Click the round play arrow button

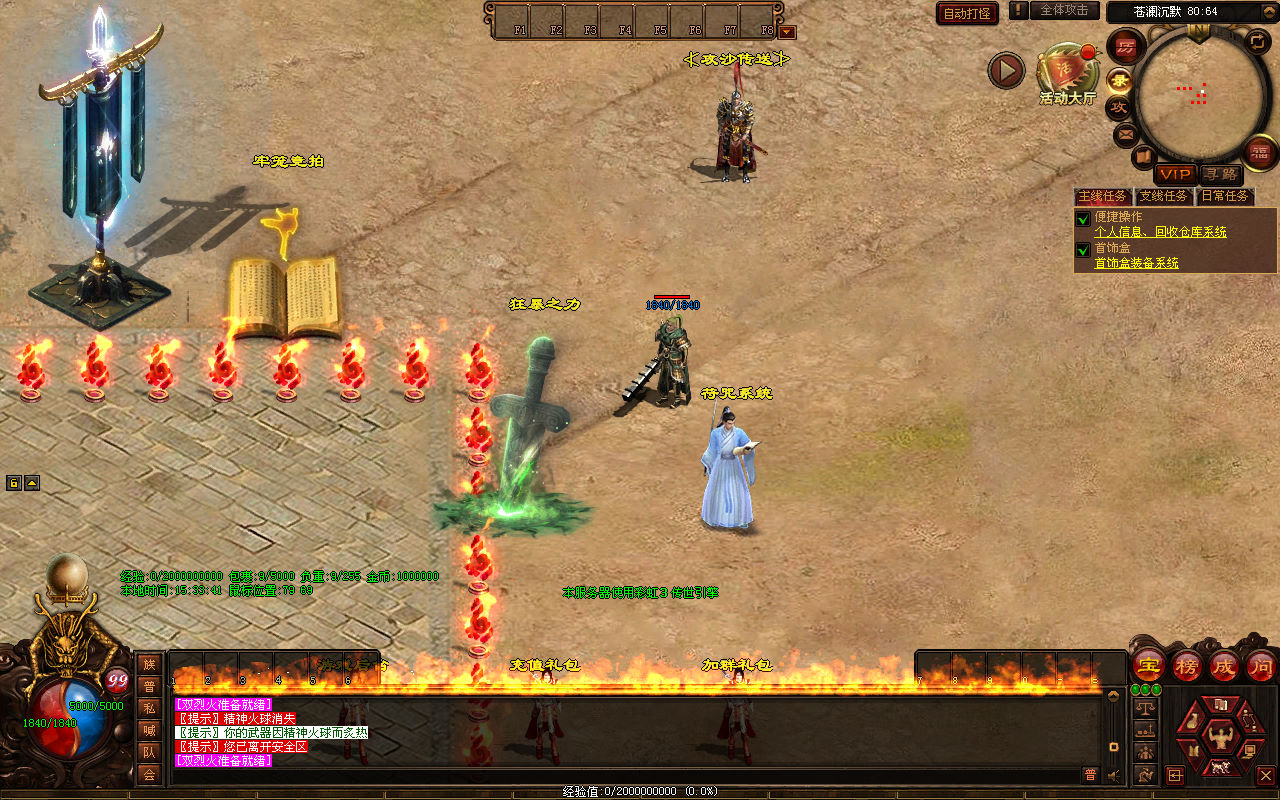[1006, 70]
